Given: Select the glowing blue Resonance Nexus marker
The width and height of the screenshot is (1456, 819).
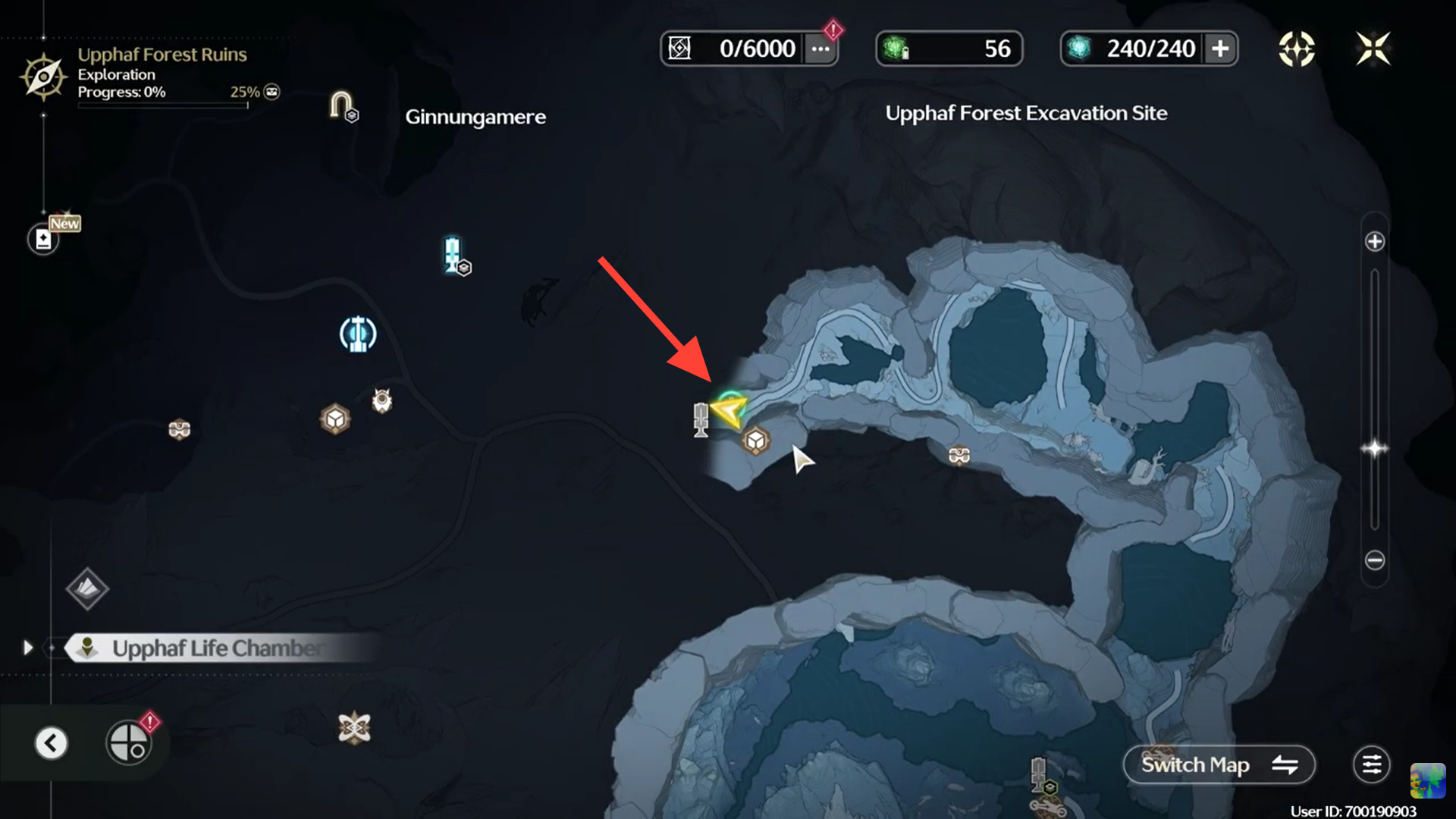Looking at the screenshot, I should pos(358,334).
